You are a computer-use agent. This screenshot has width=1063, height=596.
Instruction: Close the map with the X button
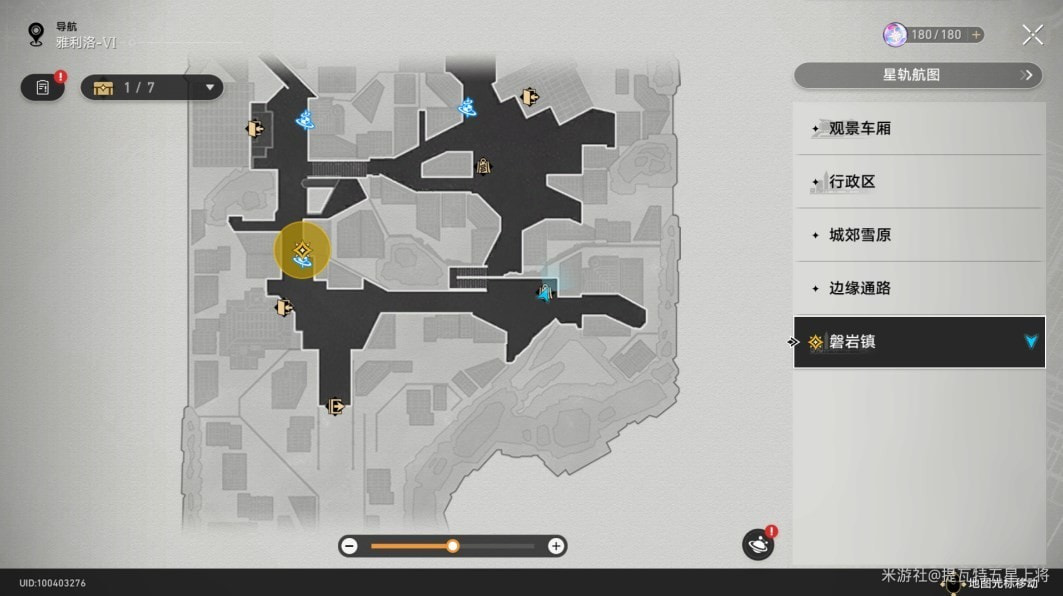(1032, 35)
